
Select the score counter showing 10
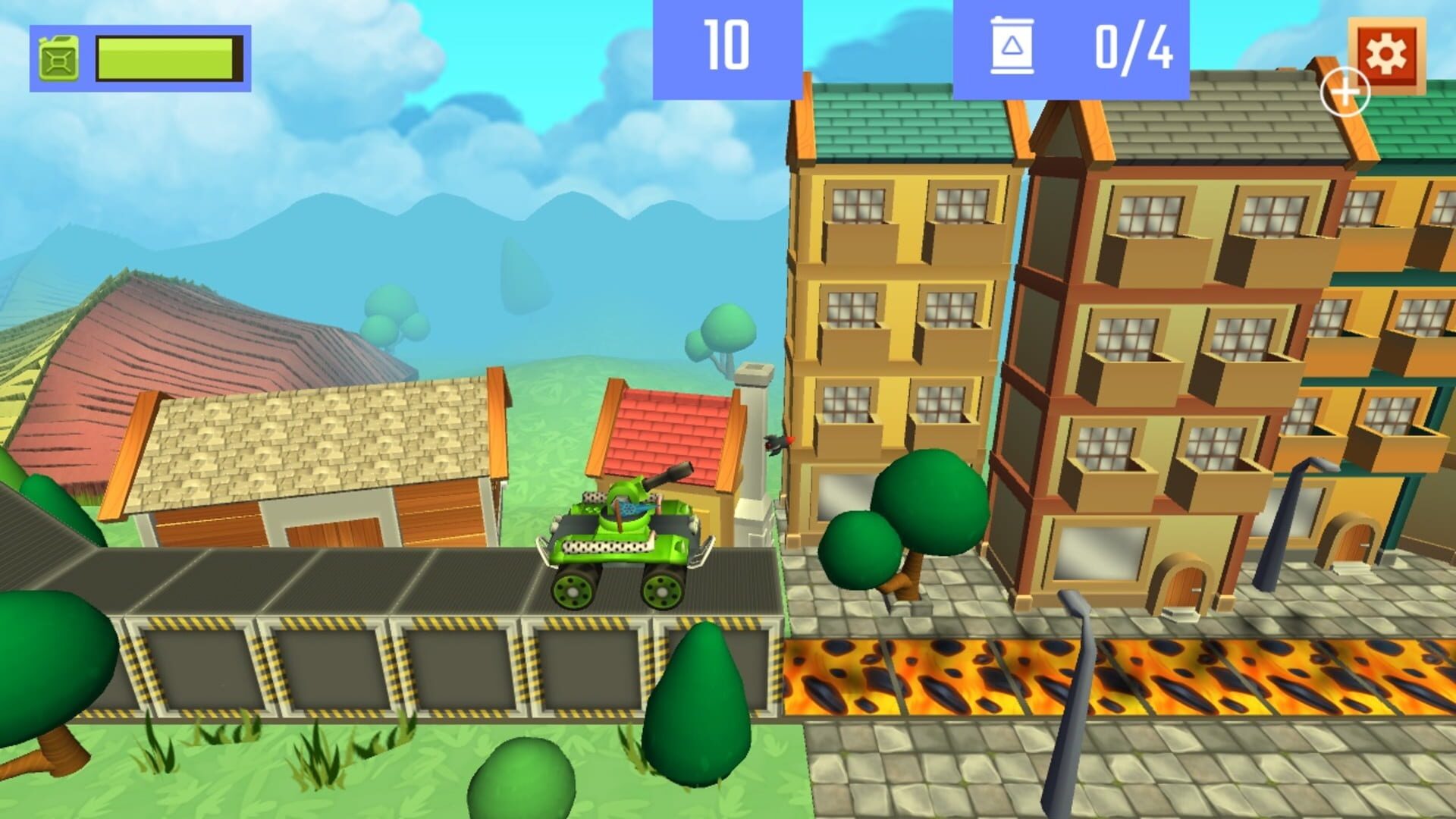[x=726, y=48]
